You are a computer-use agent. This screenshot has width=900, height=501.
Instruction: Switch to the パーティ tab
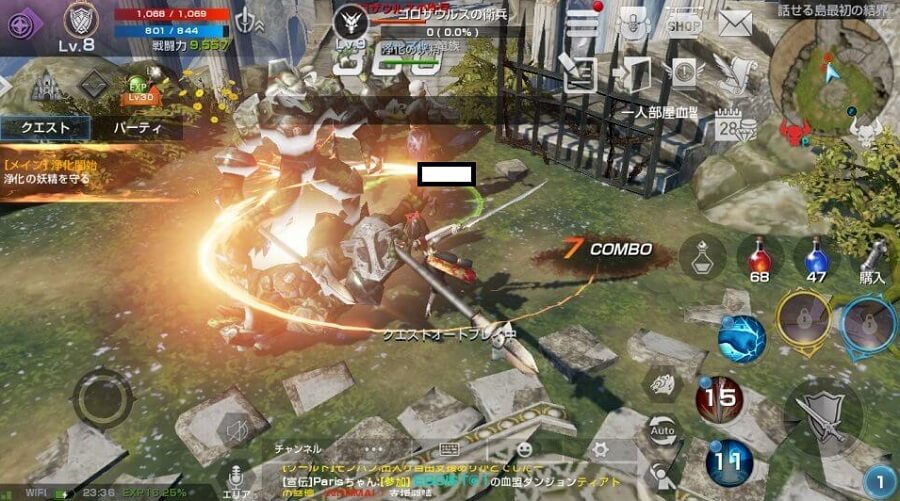tap(132, 128)
